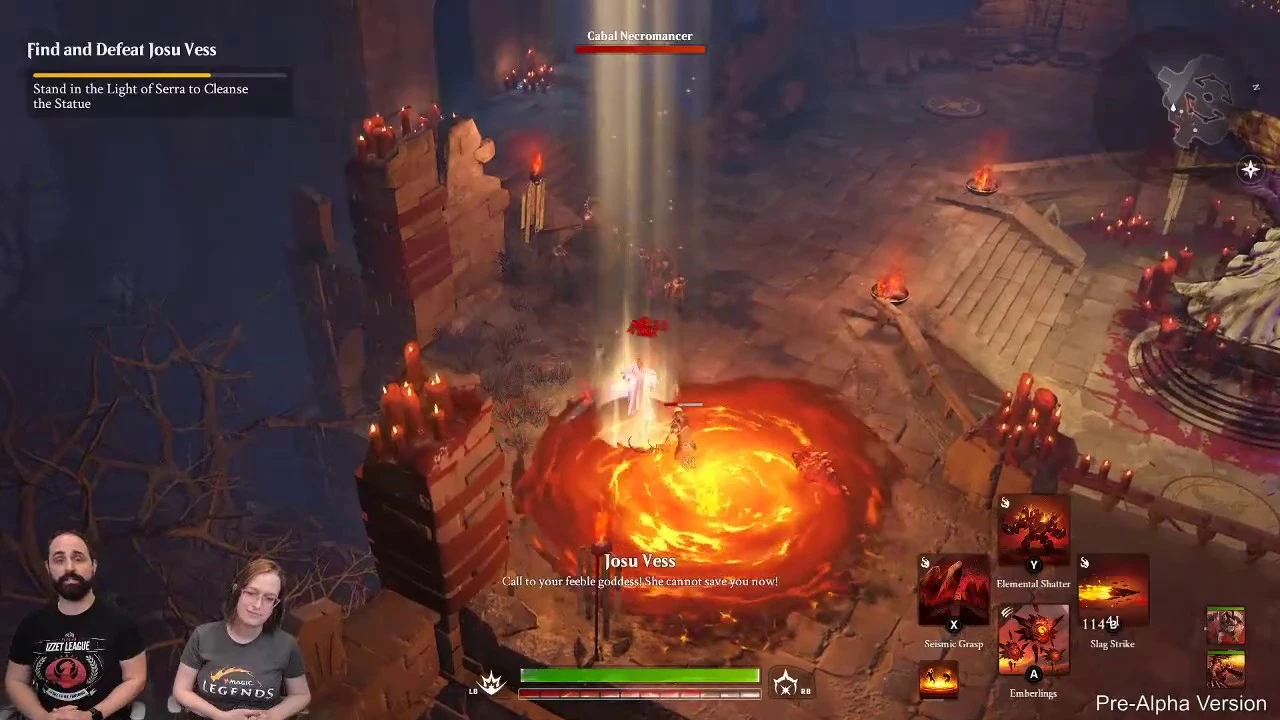Cast Slag Strike with the B ability icon
1280x720 pixels.
(1112, 590)
